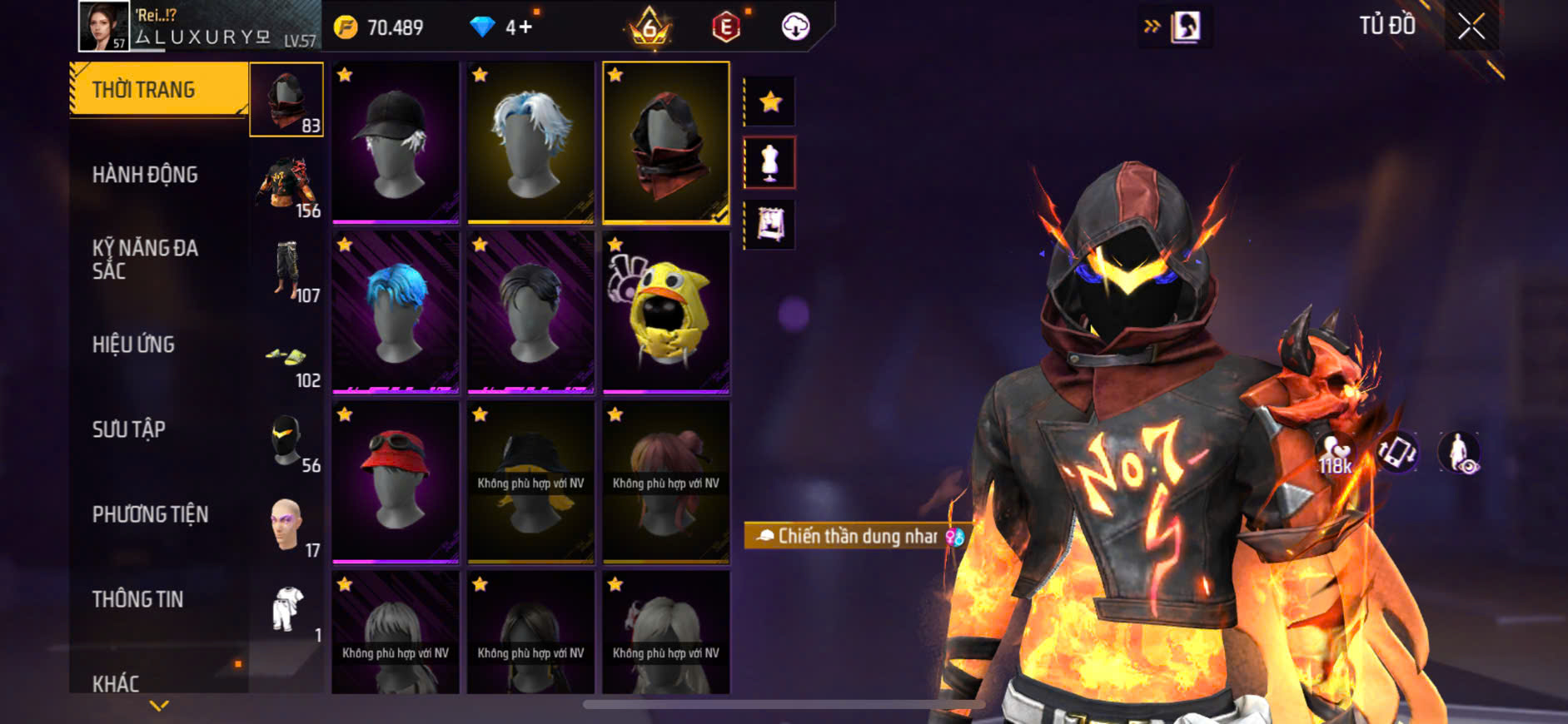The image size is (1568, 724).
Task: Close the Tủ Đồ wardrobe screen
Action: click(1471, 27)
